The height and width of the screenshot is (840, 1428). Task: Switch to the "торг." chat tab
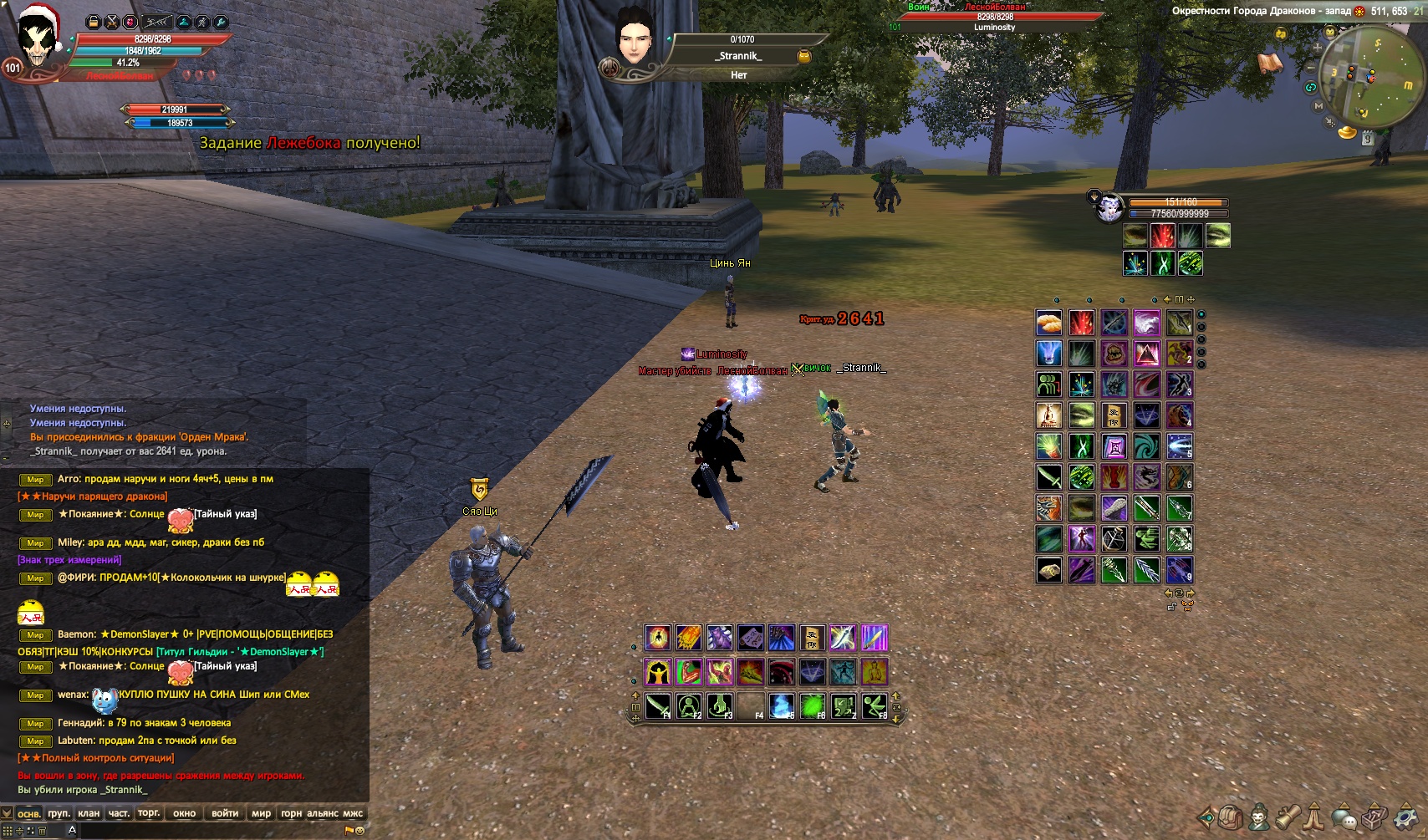point(149,813)
